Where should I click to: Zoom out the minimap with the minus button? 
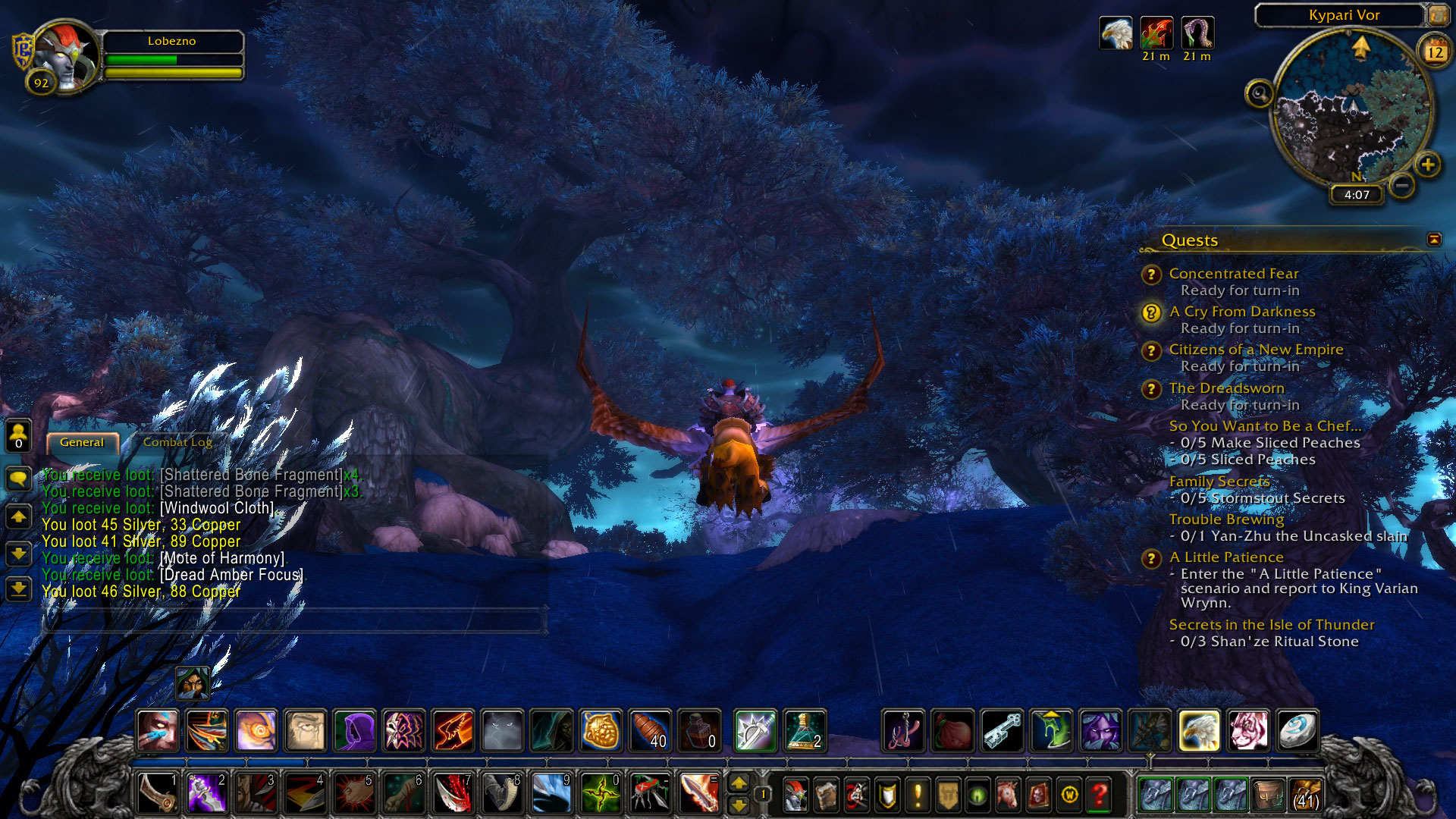[x=1403, y=185]
